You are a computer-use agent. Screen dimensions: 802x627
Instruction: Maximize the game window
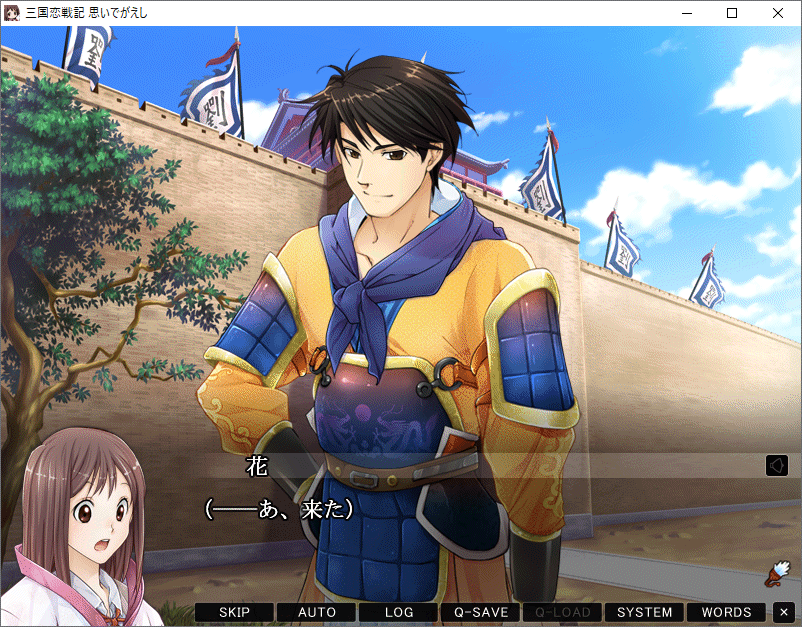pyautogui.click(x=732, y=13)
